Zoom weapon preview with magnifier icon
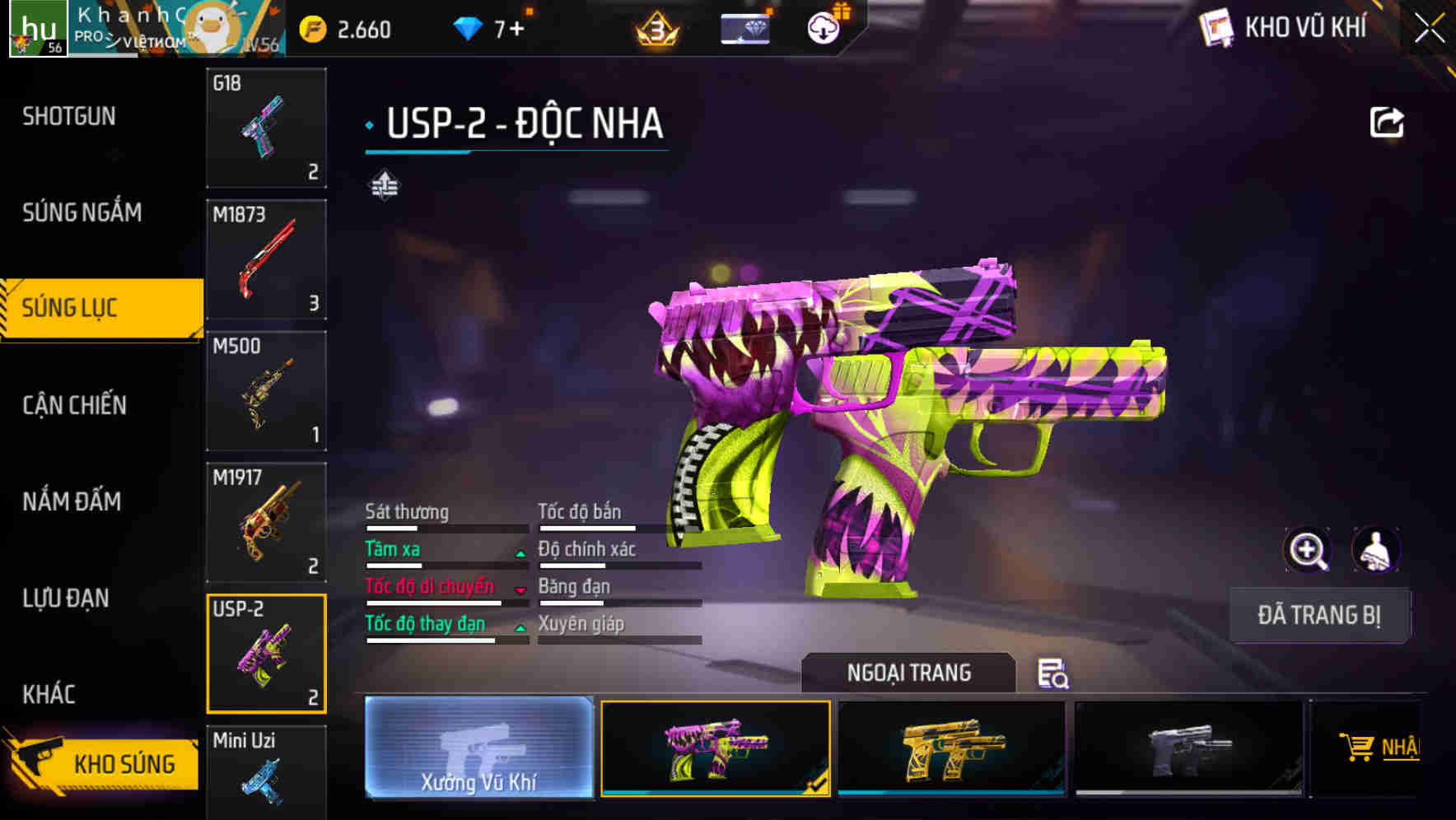This screenshot has height=820, width=1456. (1309, 550)
